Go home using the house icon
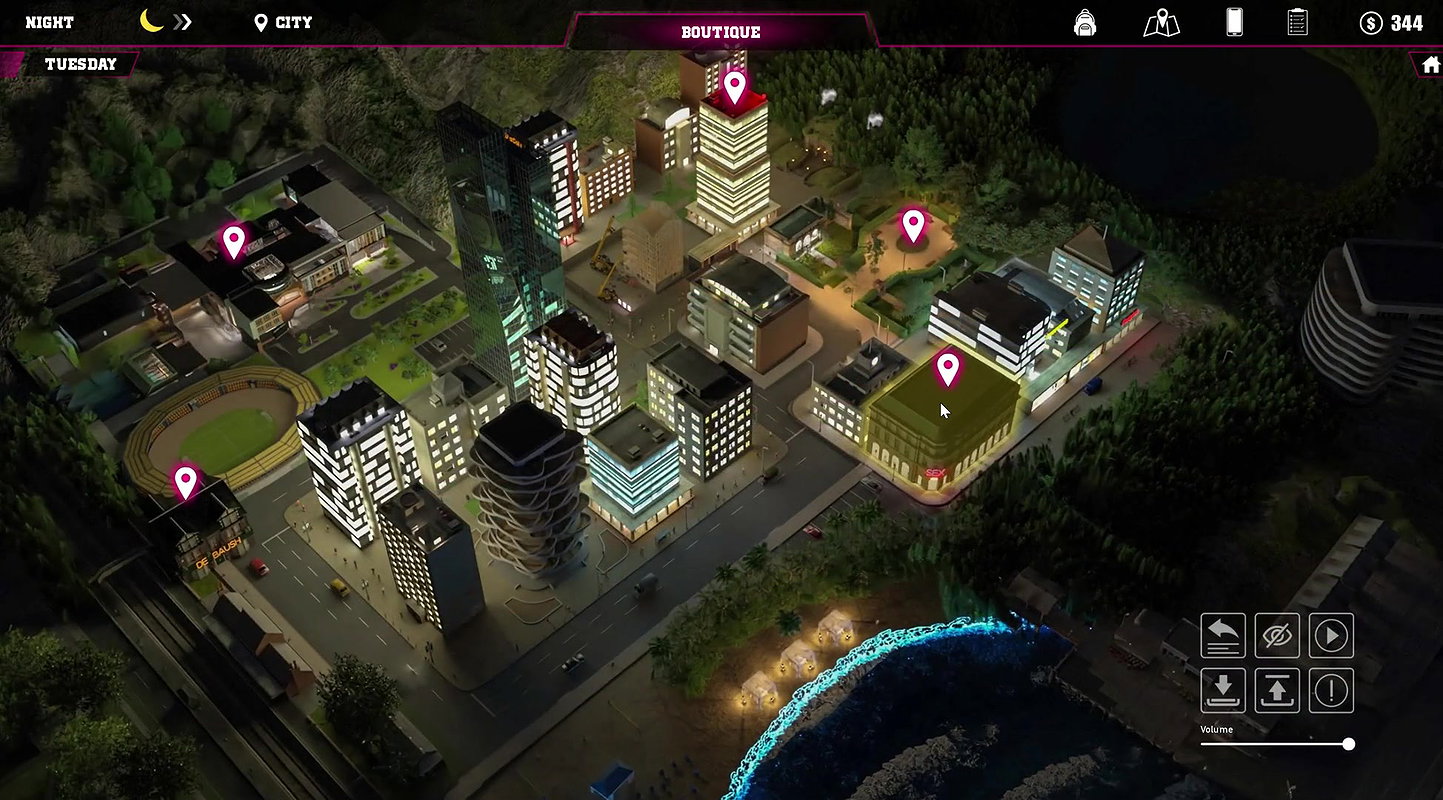 click(x=1430, y=64)
